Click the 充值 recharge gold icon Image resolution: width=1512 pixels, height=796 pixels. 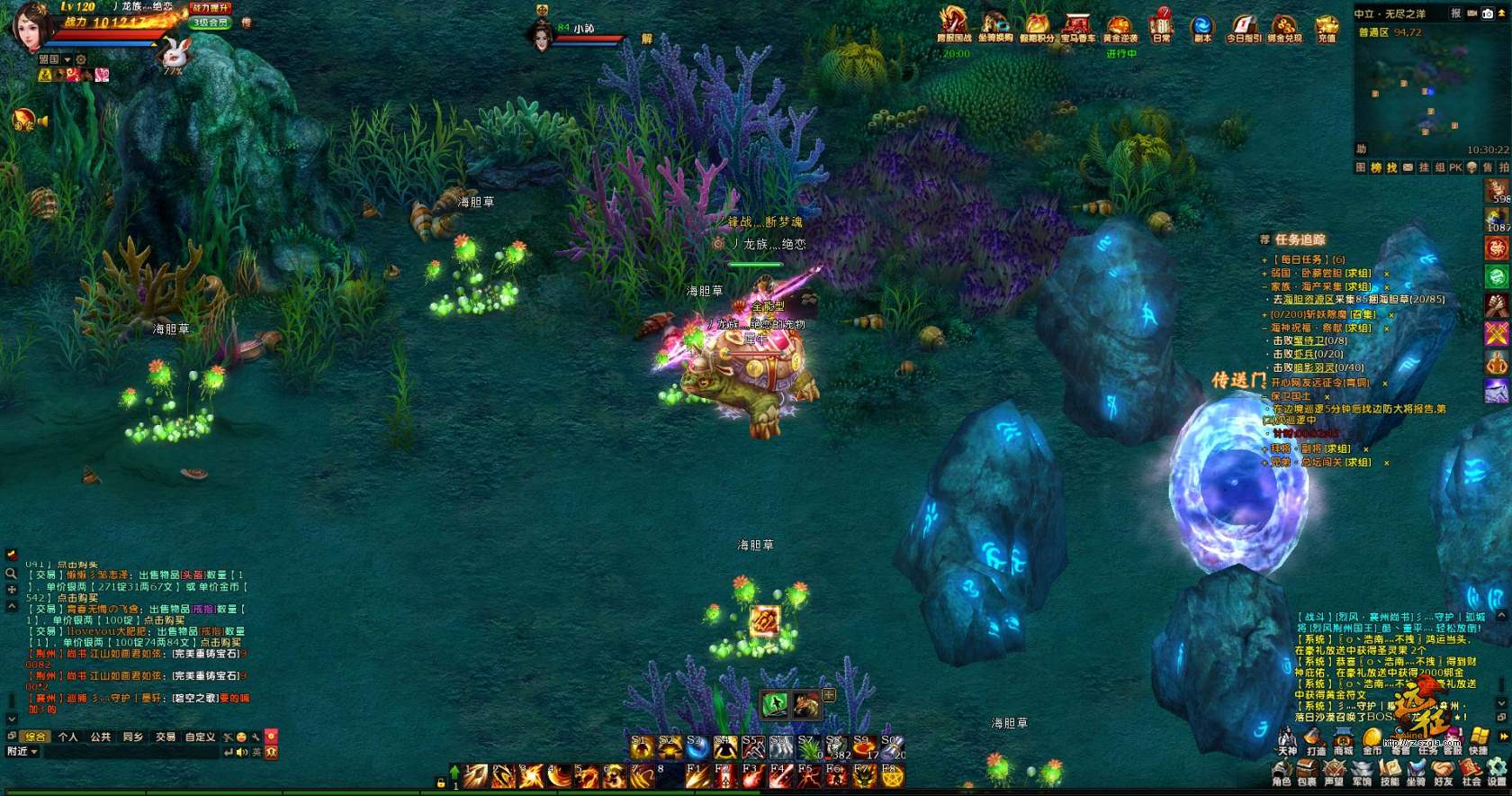(1327, 27)
